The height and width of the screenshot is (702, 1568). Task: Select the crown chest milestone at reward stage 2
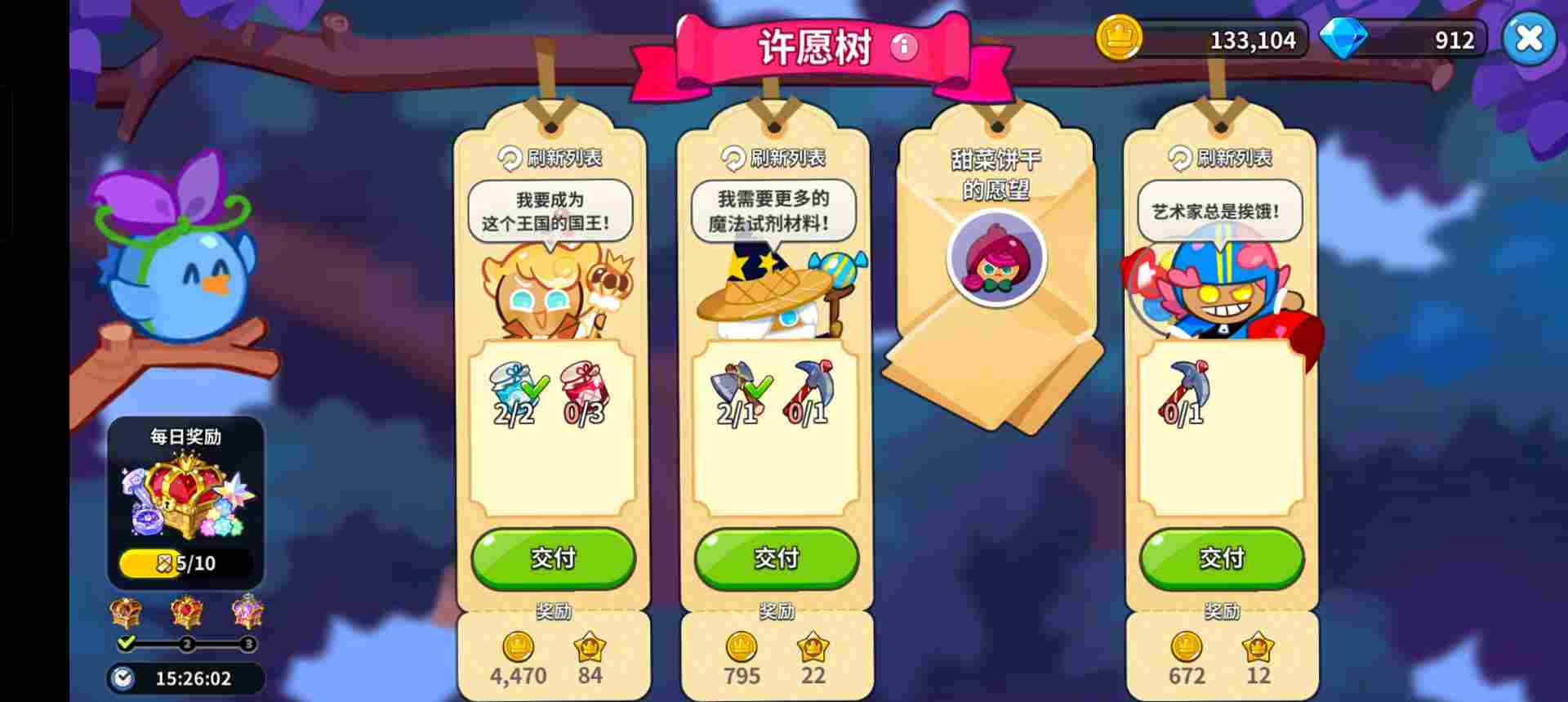[186, 613]
